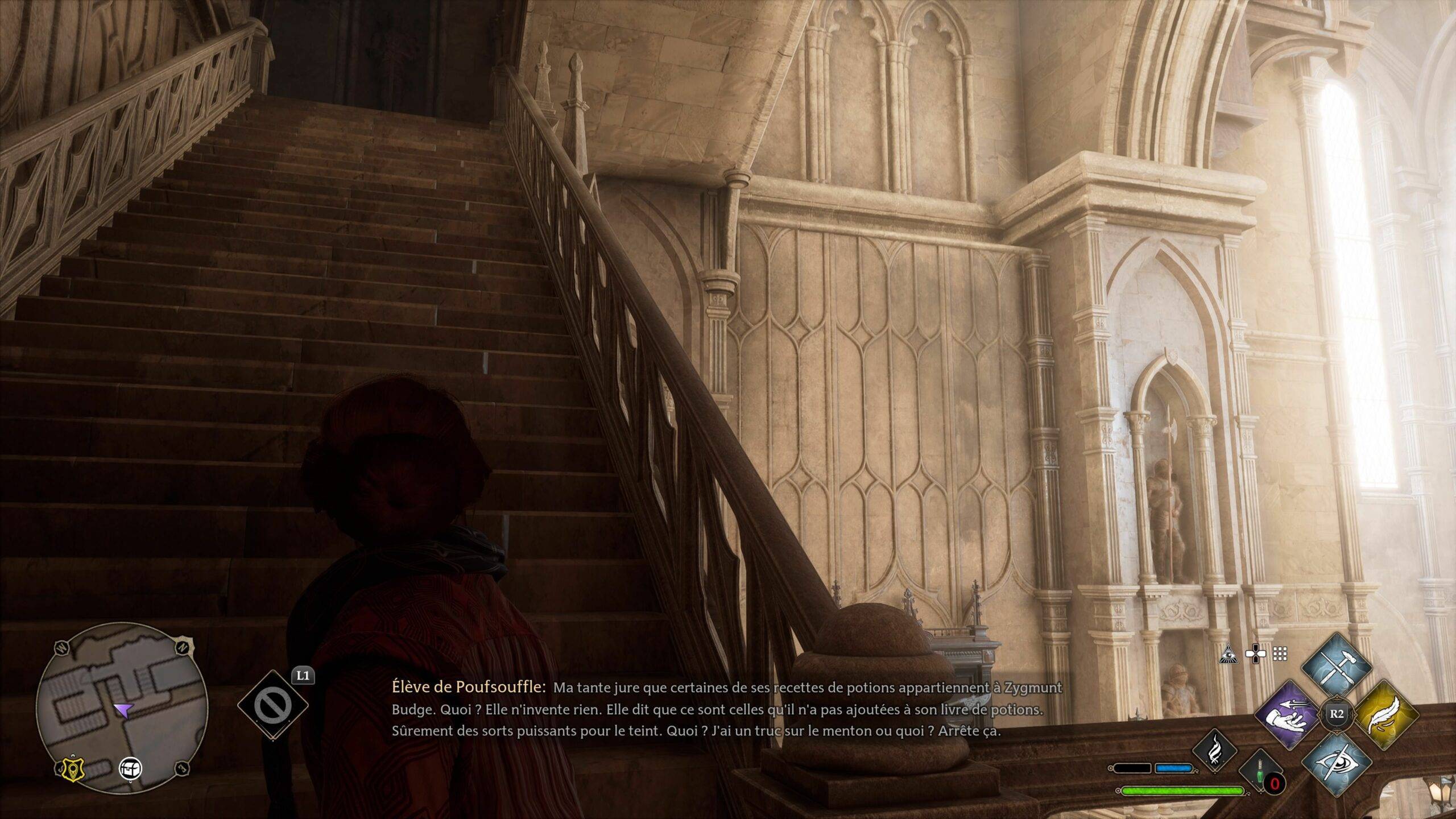Choose the yellow feather Levioso spell
Screen dimensions: 1456x819
[1385, 714]
